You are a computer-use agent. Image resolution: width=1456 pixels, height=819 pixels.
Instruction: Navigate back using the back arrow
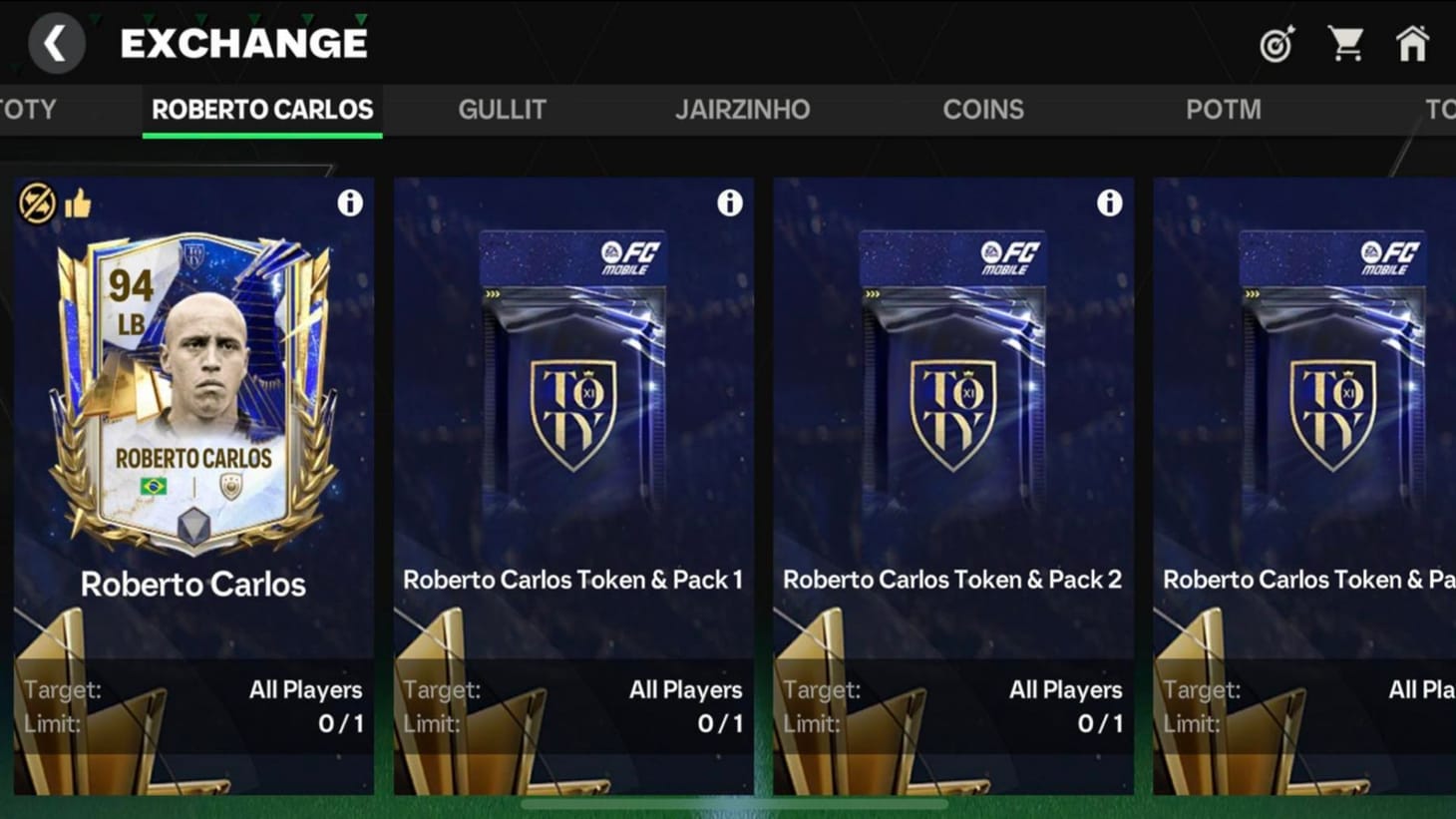(x=57, y=42)
